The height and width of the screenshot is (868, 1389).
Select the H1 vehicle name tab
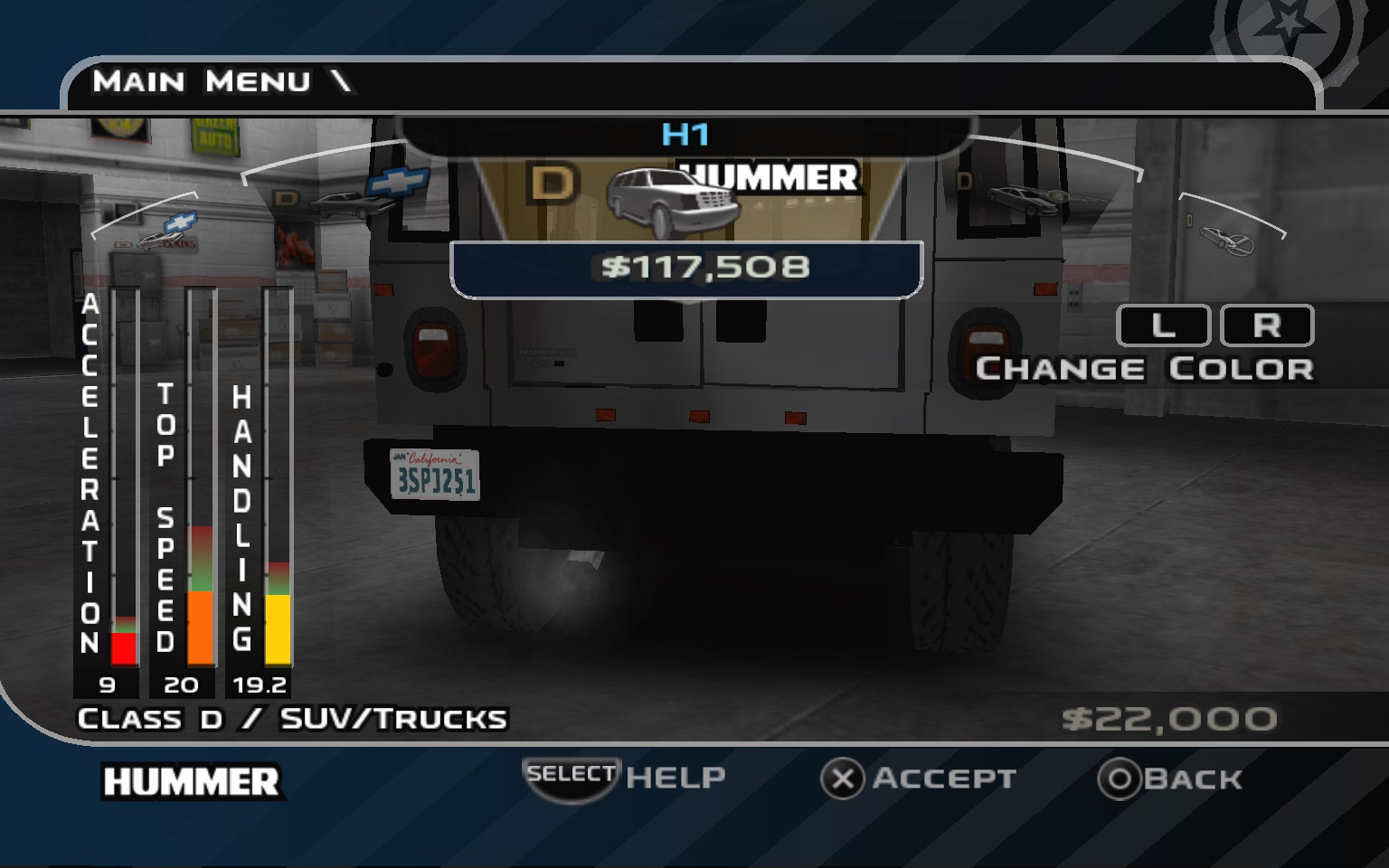tap(687, 133)
